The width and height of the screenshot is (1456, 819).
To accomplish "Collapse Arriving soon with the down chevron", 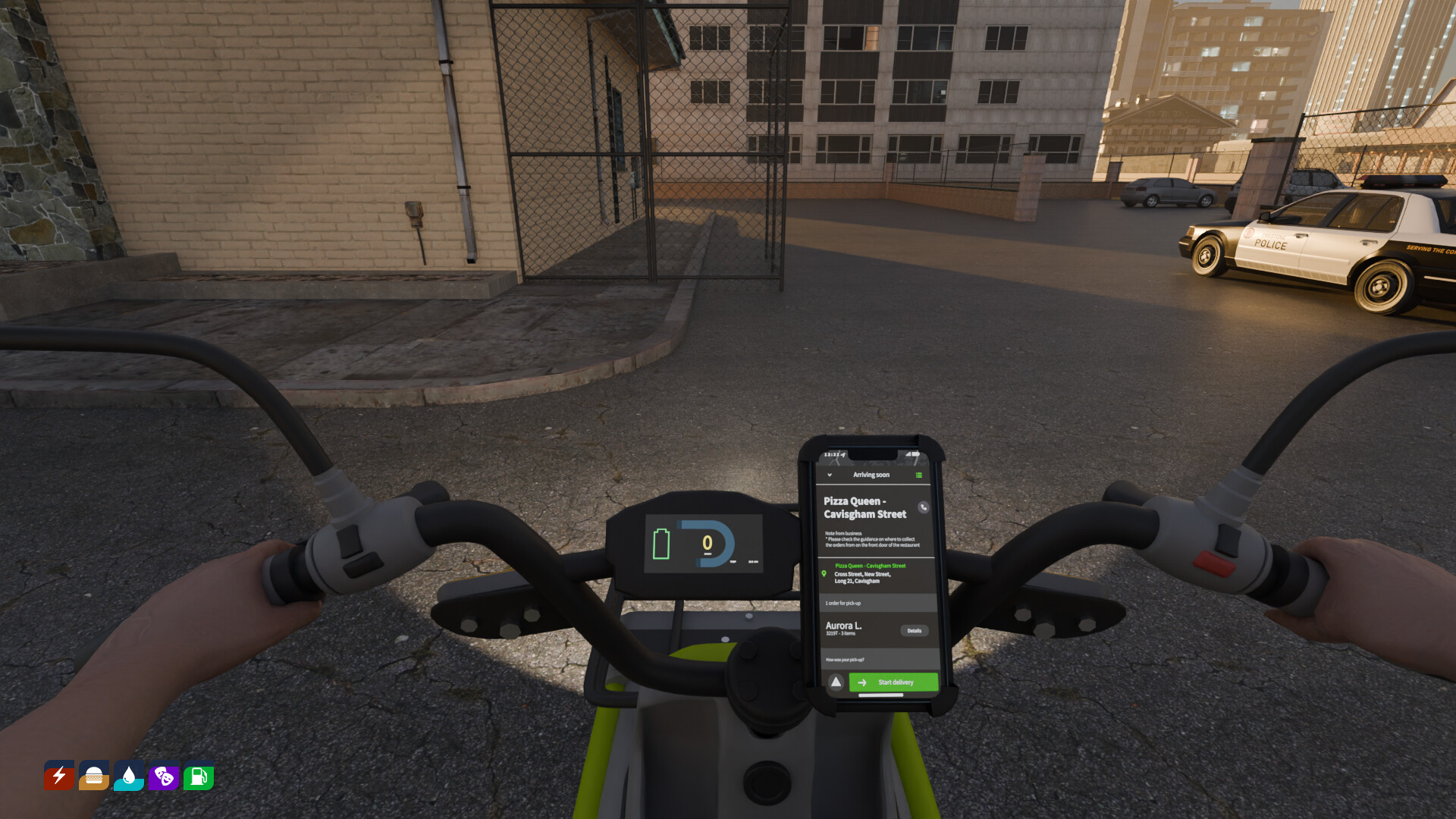I will (829, 475).
